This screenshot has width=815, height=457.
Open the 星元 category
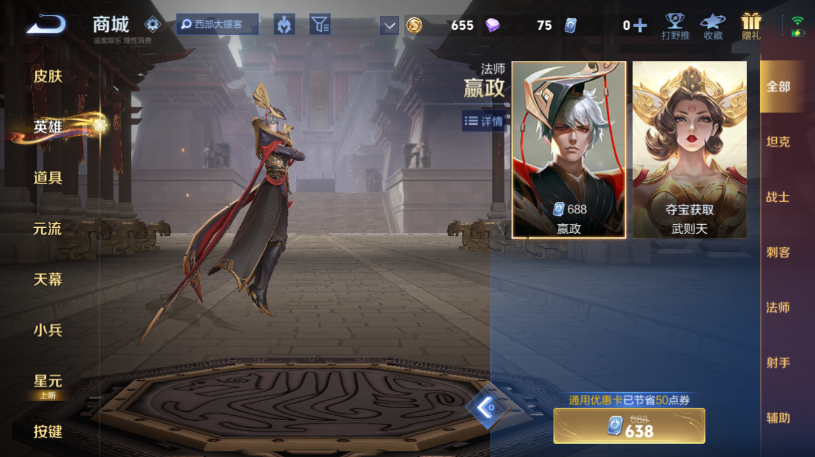47,382
